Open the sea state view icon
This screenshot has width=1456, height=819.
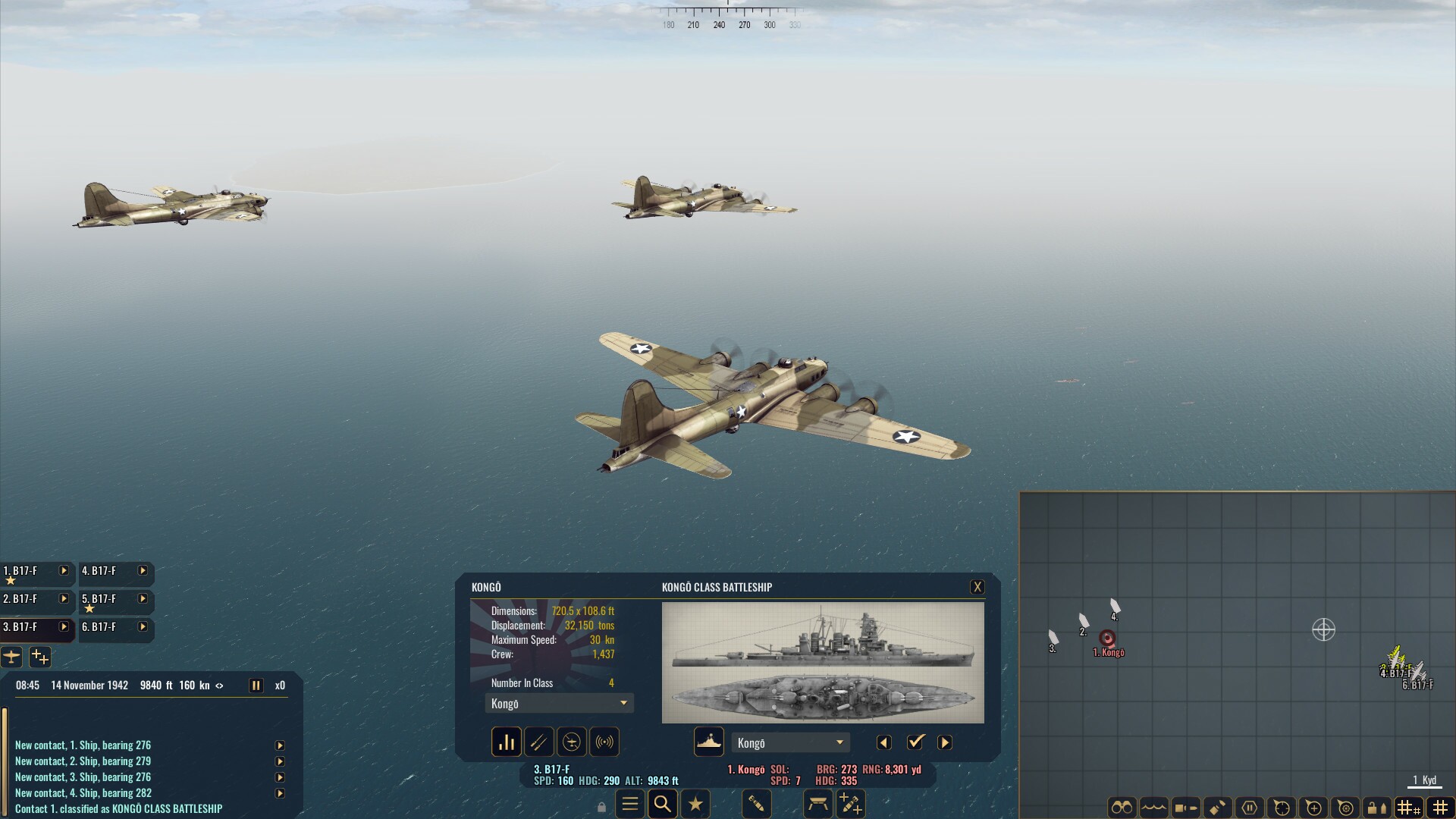coord(1152,805)
